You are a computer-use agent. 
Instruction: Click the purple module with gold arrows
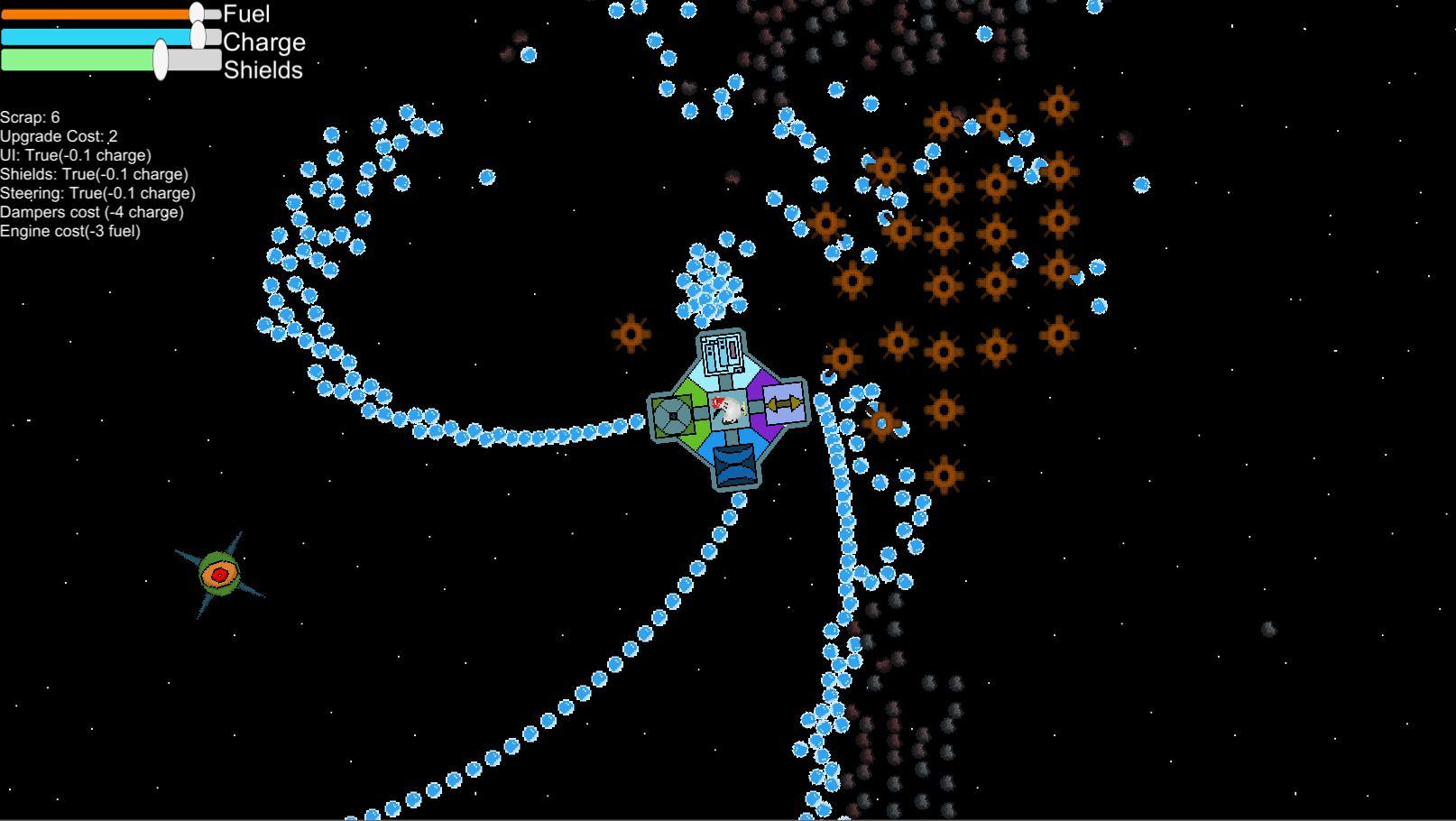(x=783, y=403)
